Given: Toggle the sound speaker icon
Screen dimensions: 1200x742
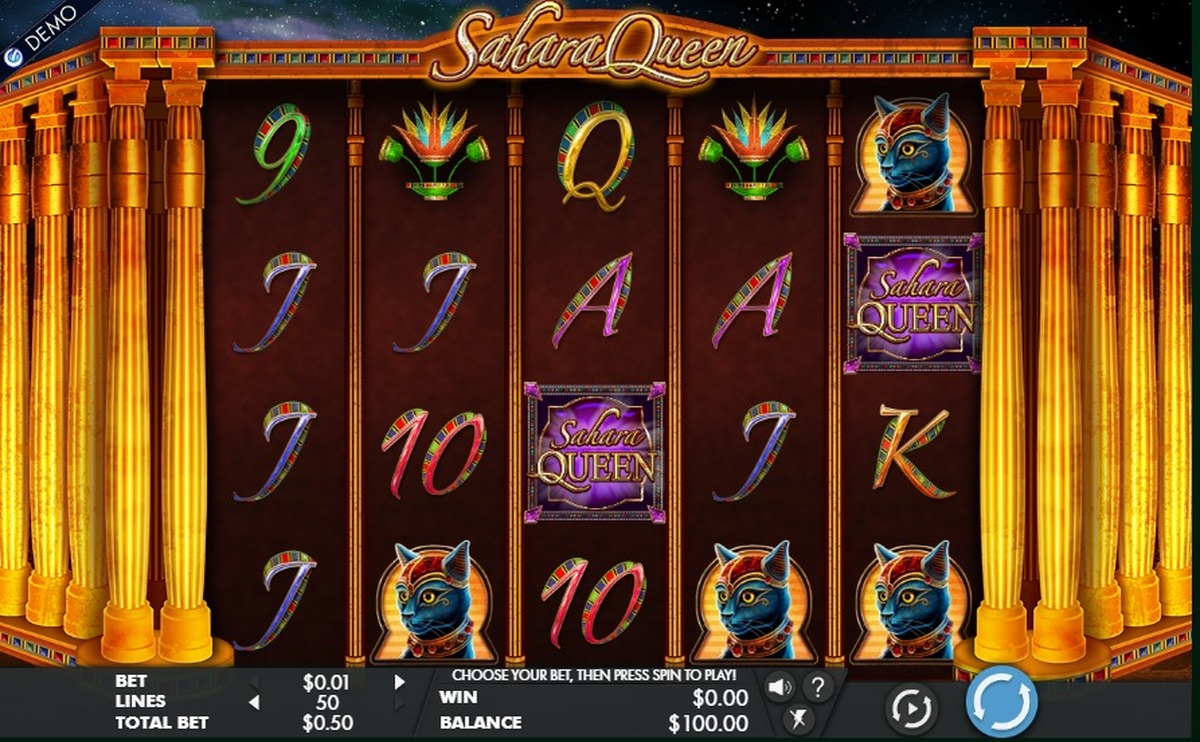Looking at the screenshot, I should pos(779,687).
